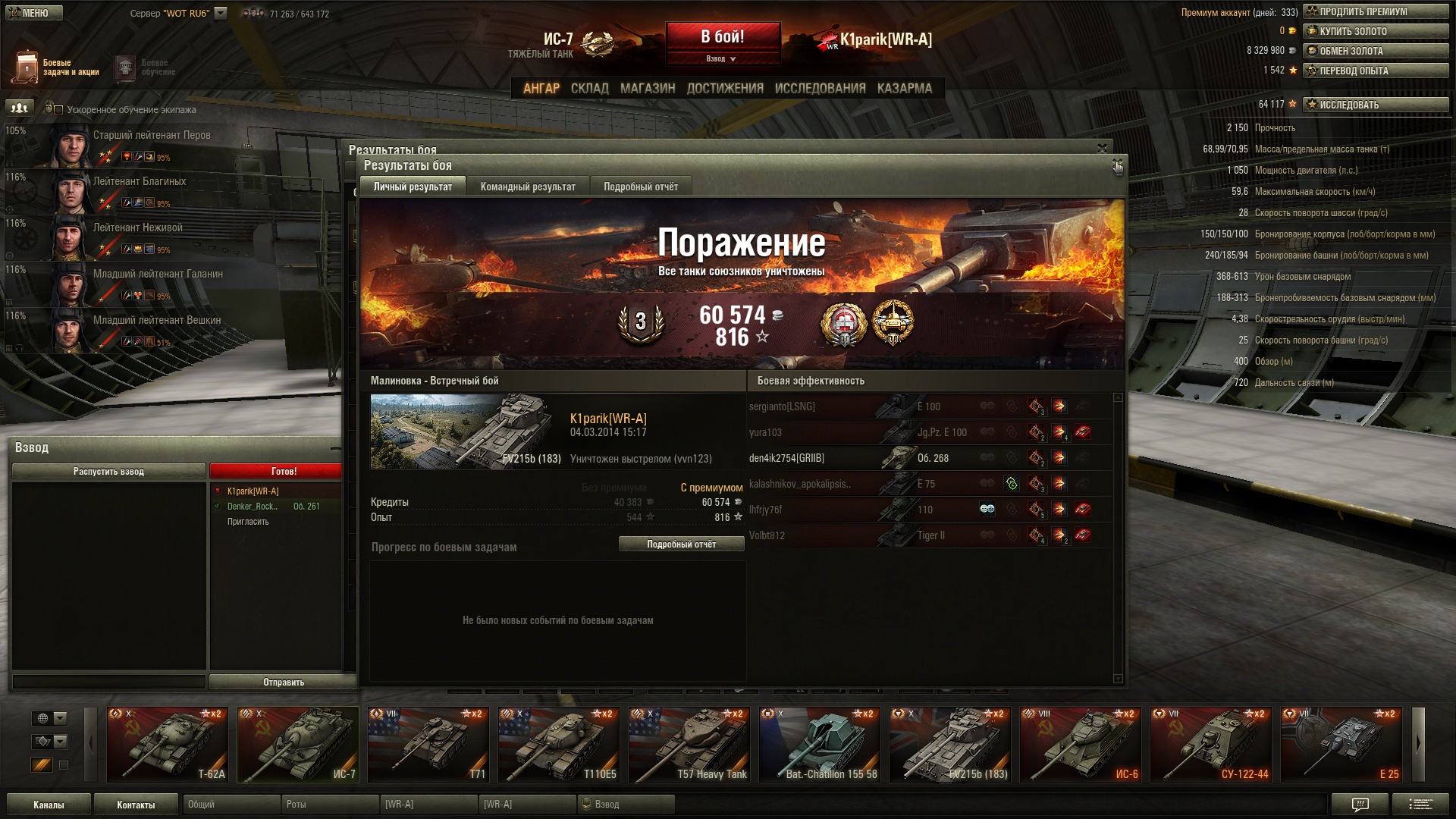Go to the ДОСТИЖЕНИЯ section
Image resolution: width=1456 pixels, height=819 pixels.
pos(725,89)
